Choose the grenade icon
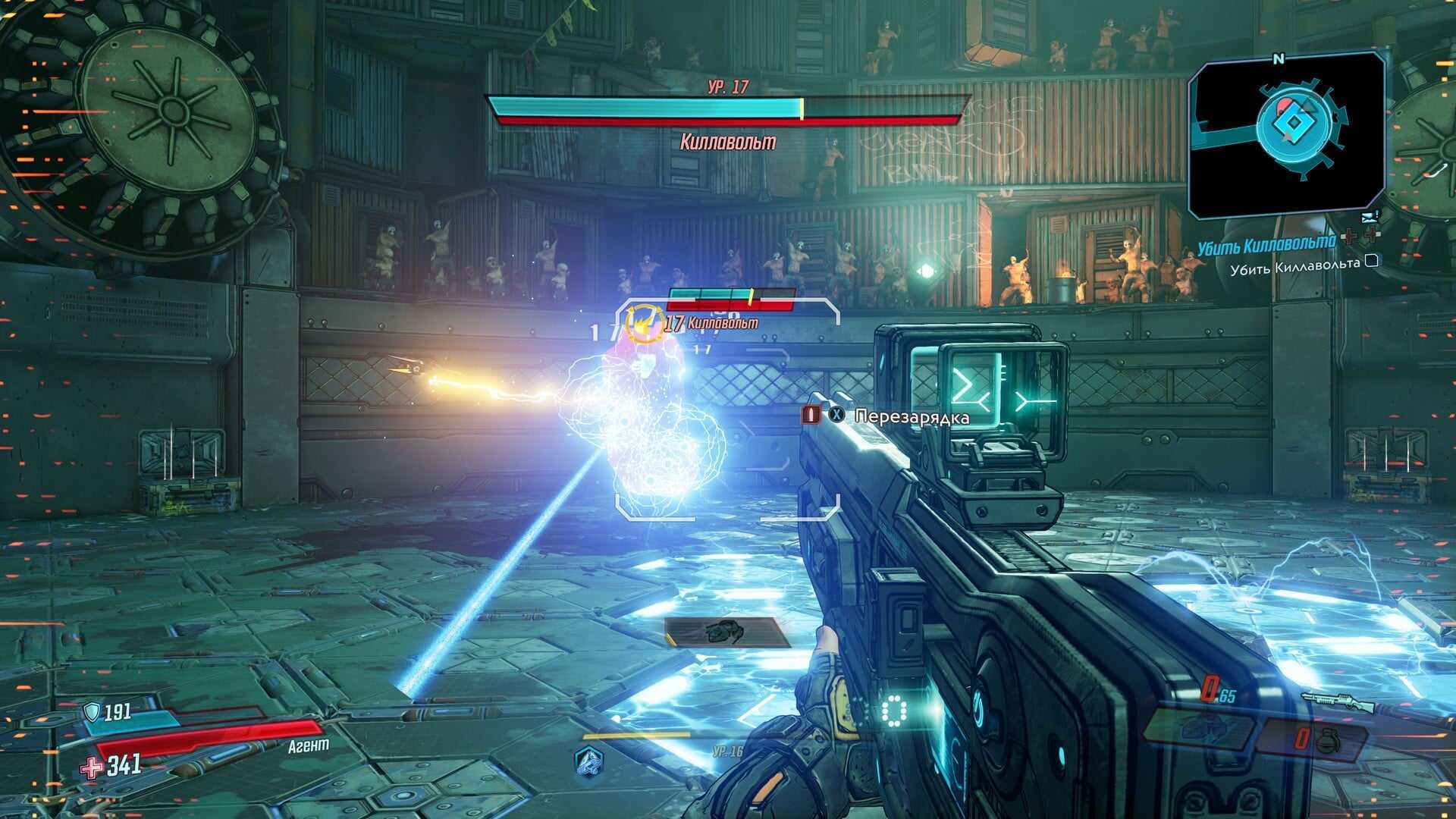This screenshot has width=1456, height=819. coord(1328,741)
